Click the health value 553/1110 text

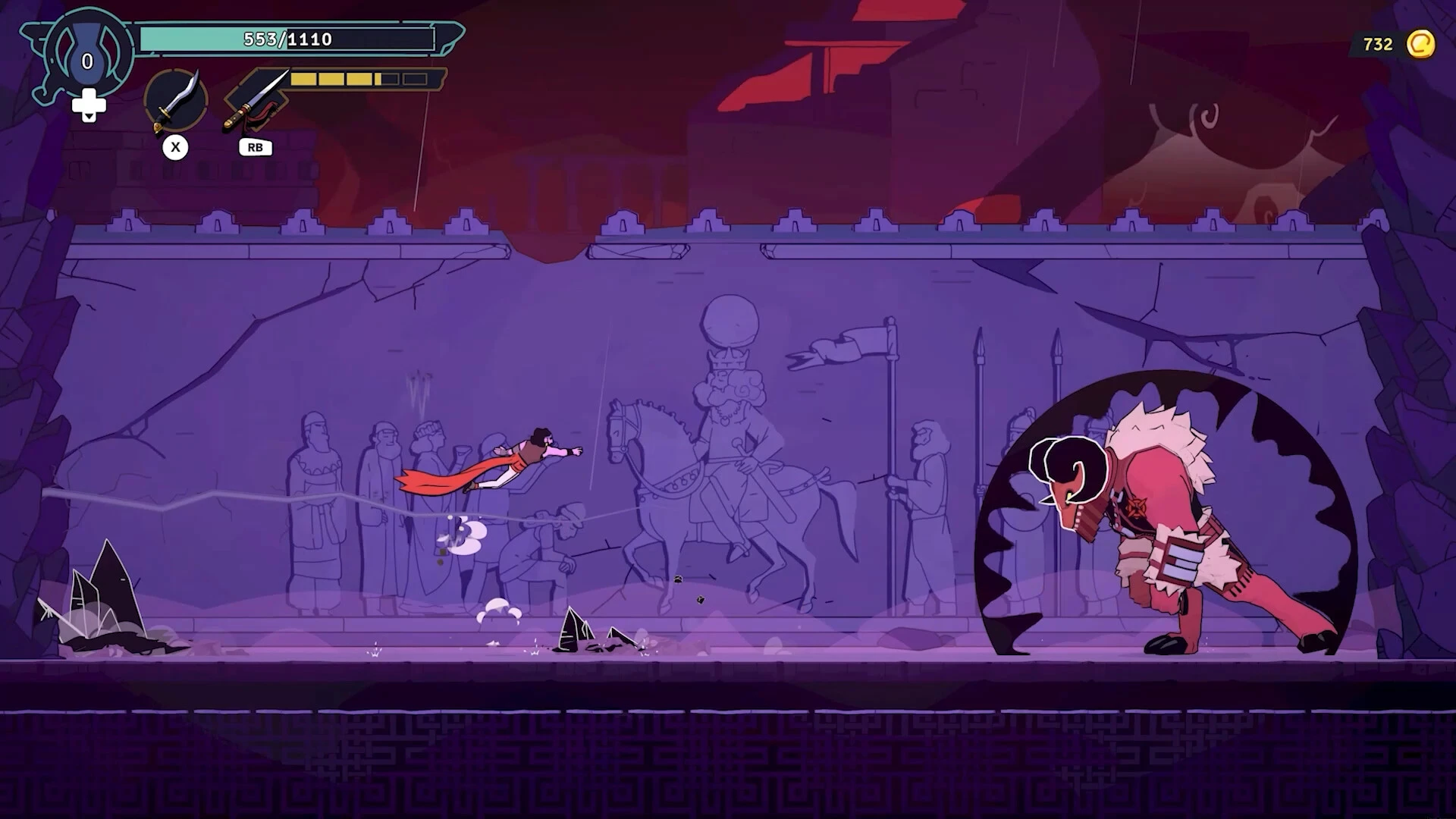286,38
